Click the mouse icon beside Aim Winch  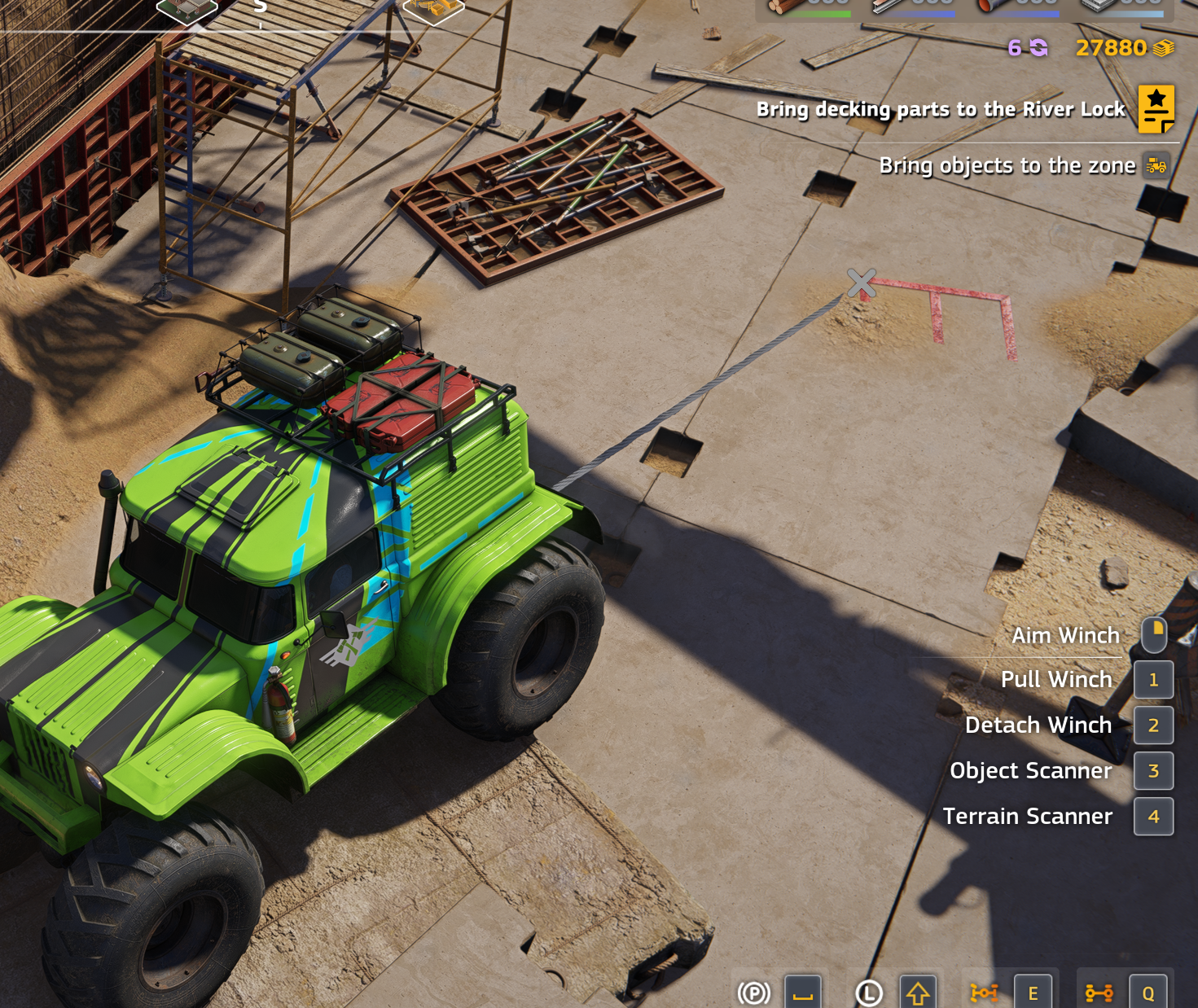(1153, 634)
